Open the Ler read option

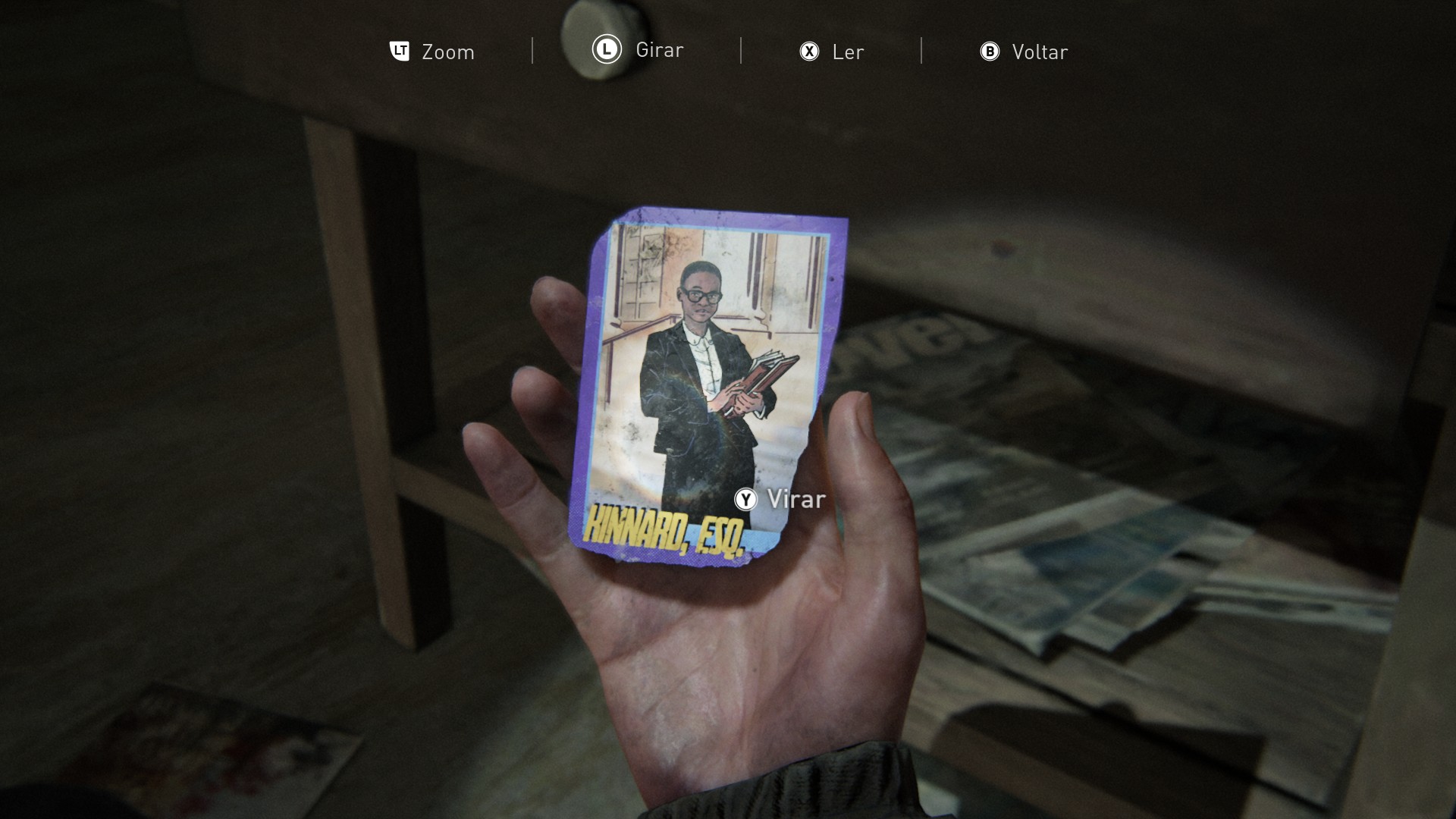[x=832, y=52]
